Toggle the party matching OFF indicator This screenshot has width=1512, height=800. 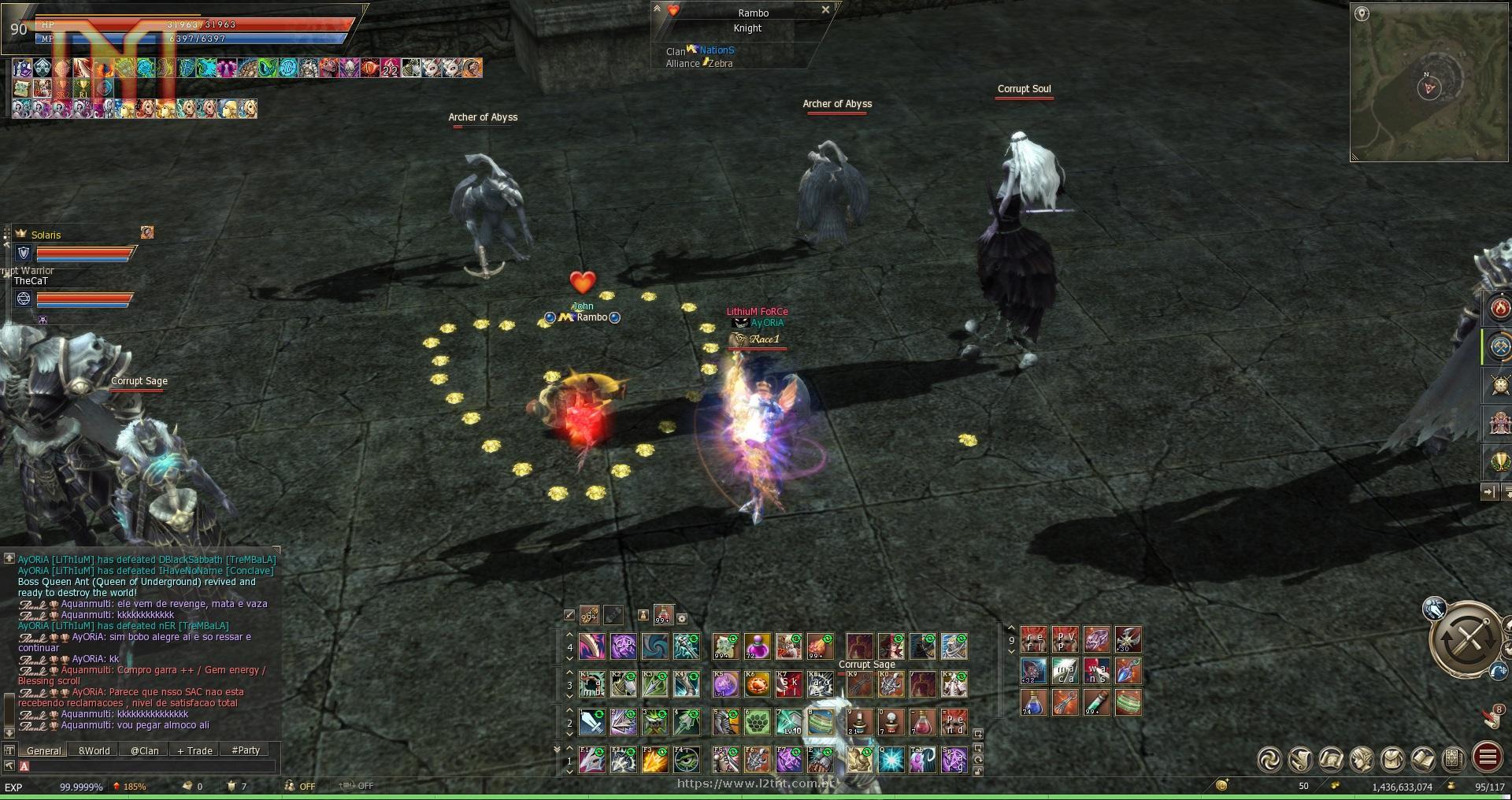point(304,786)
